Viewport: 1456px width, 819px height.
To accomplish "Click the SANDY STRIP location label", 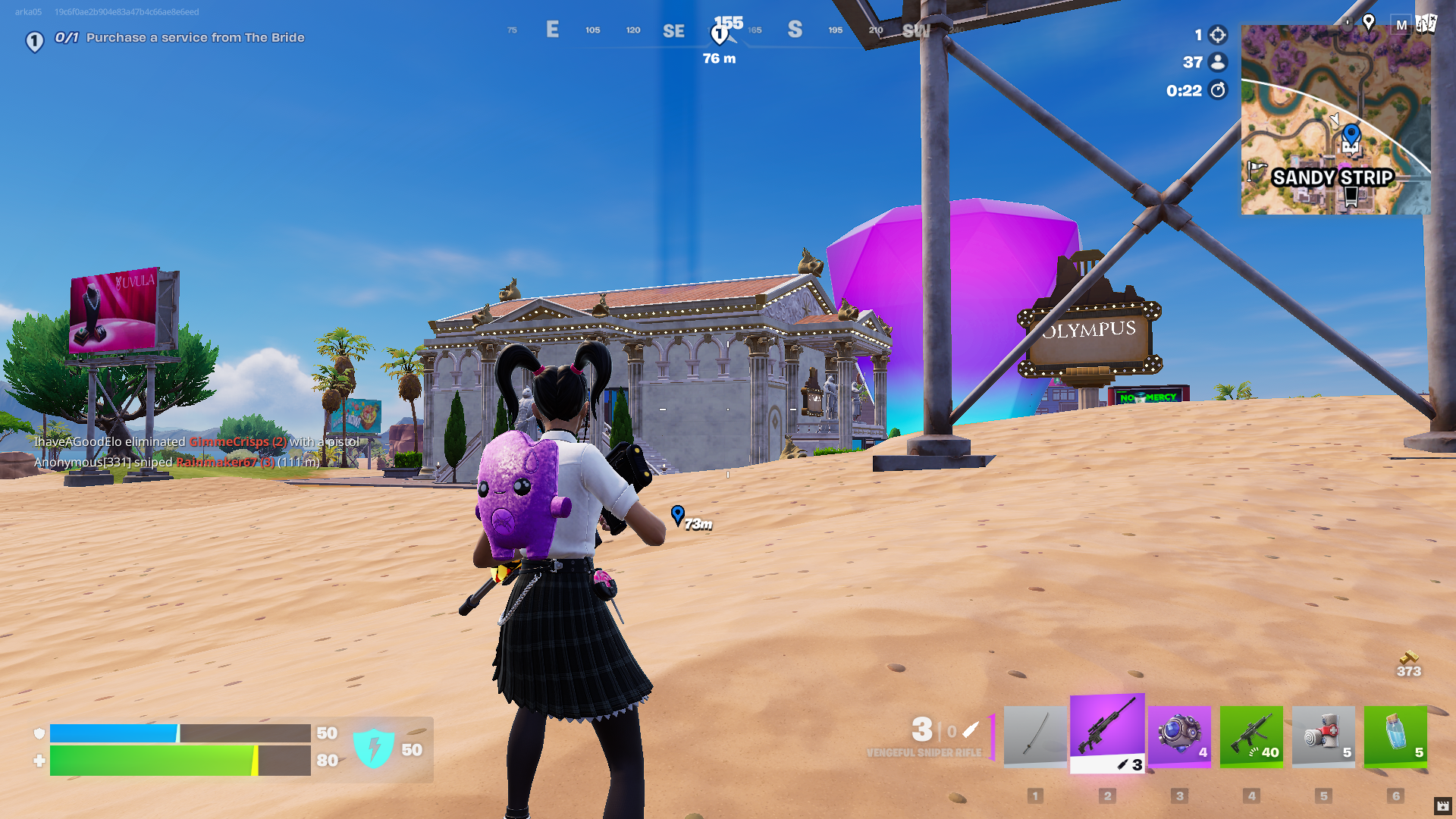I will 1334,177.
